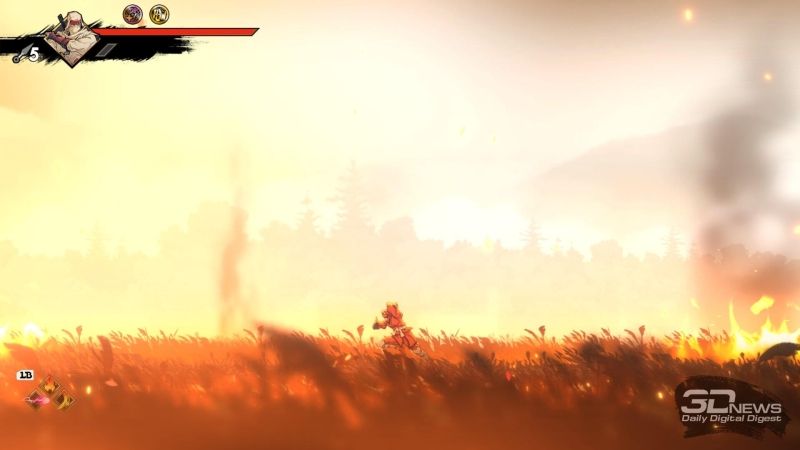Click the 3DNews watermark logo
This screenshot has width=800, height=450.
pyautogui.click(x=730, y=405)
